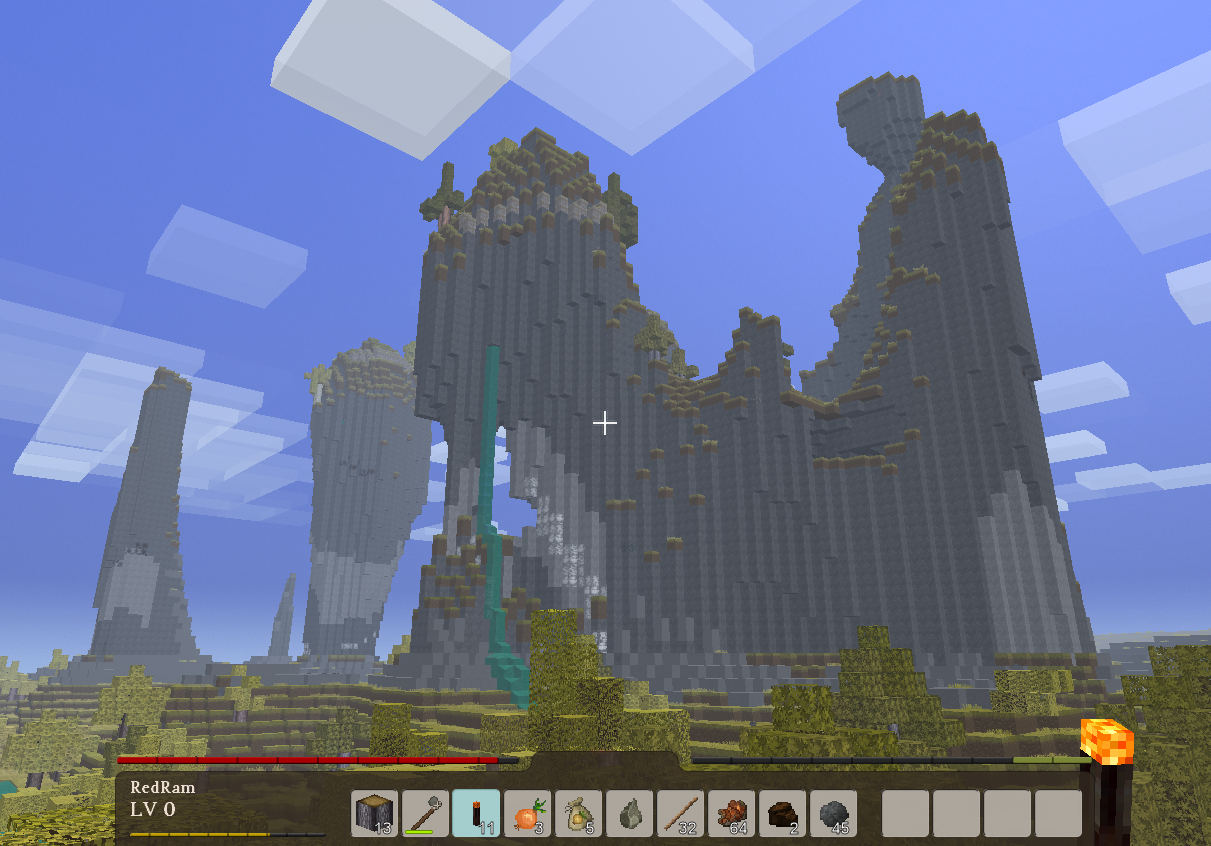Pick the orange onion item slot
The image size is (1211, 846).
(x=527, y=813)
